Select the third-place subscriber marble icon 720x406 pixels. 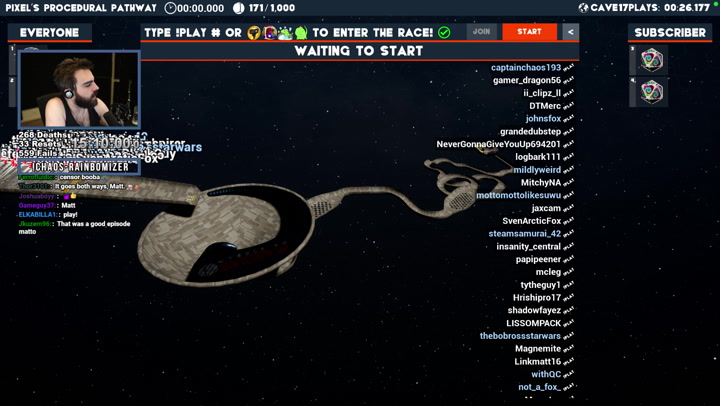(x=652, y=61)
